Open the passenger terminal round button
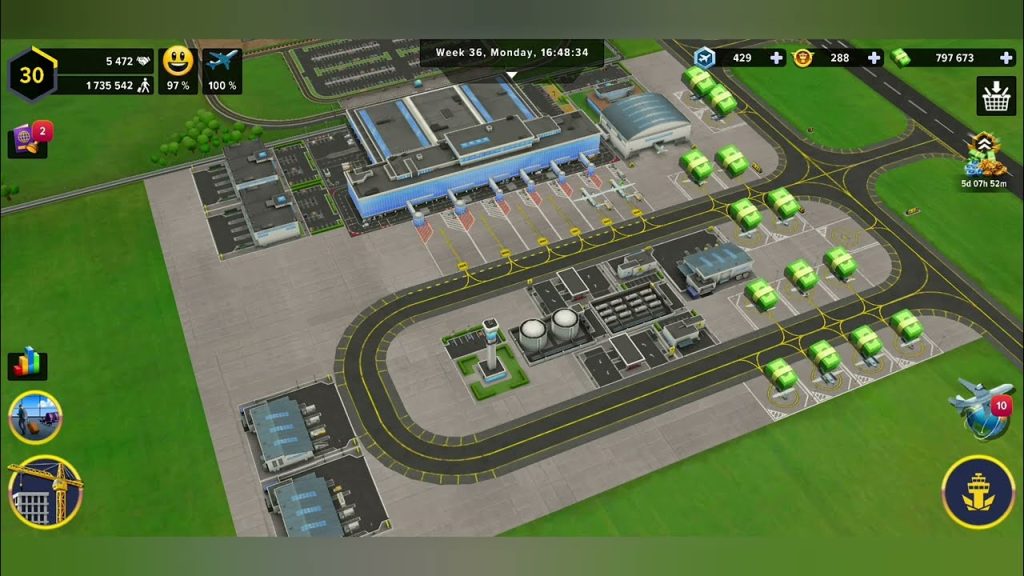1024x576 pixels. [35, 417]
